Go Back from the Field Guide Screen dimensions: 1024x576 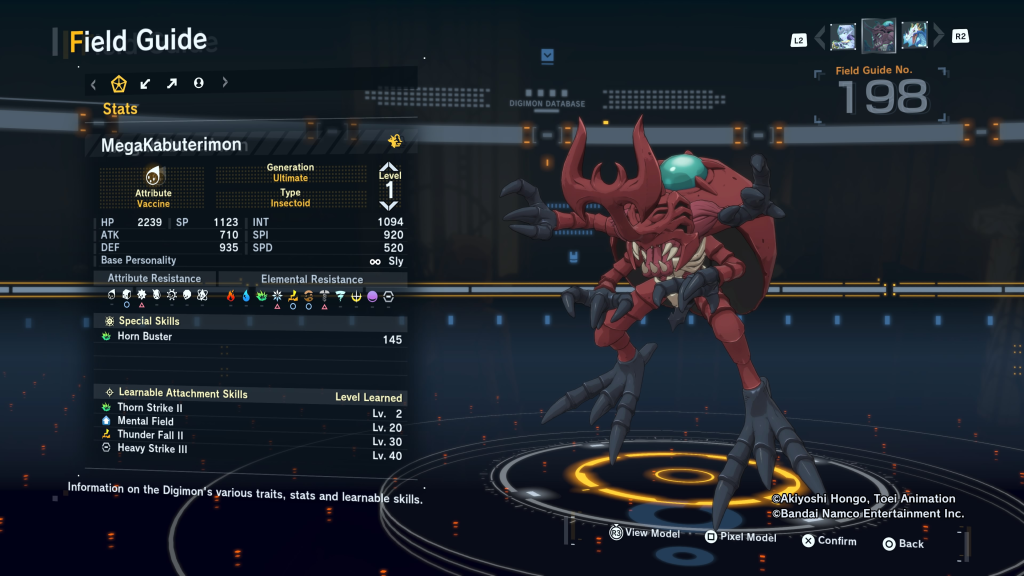(x=902, y=544)
